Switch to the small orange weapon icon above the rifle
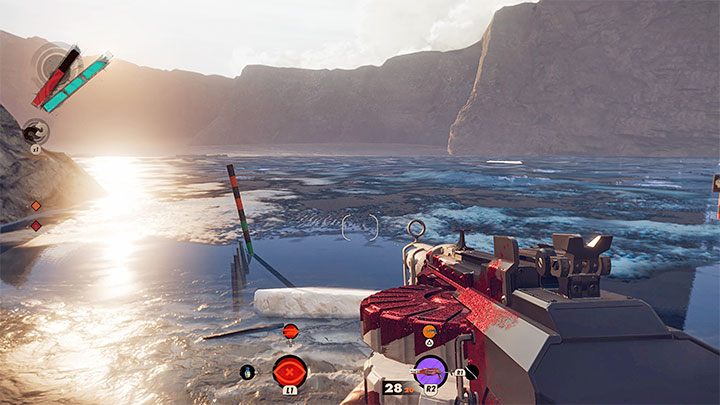 [429, 331]
